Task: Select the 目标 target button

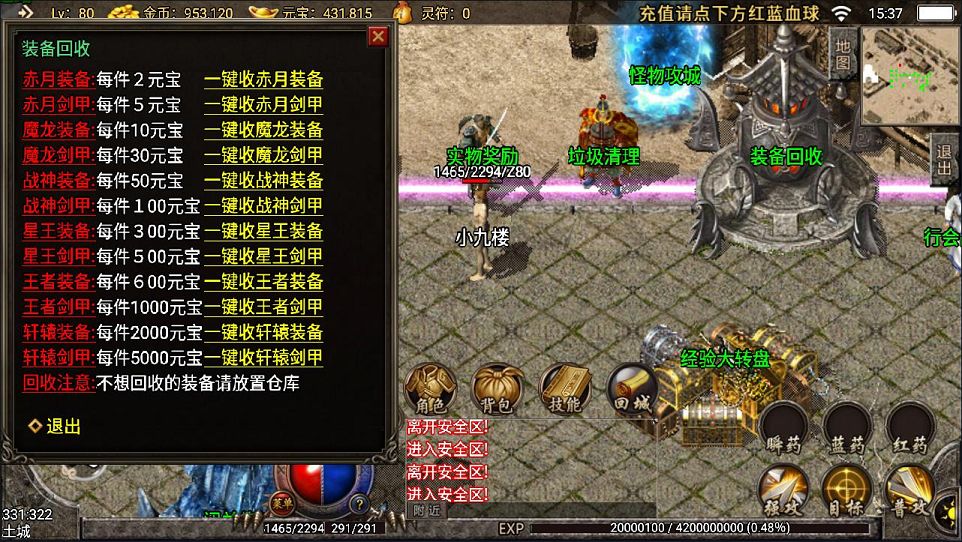Action: coord(848,492)
